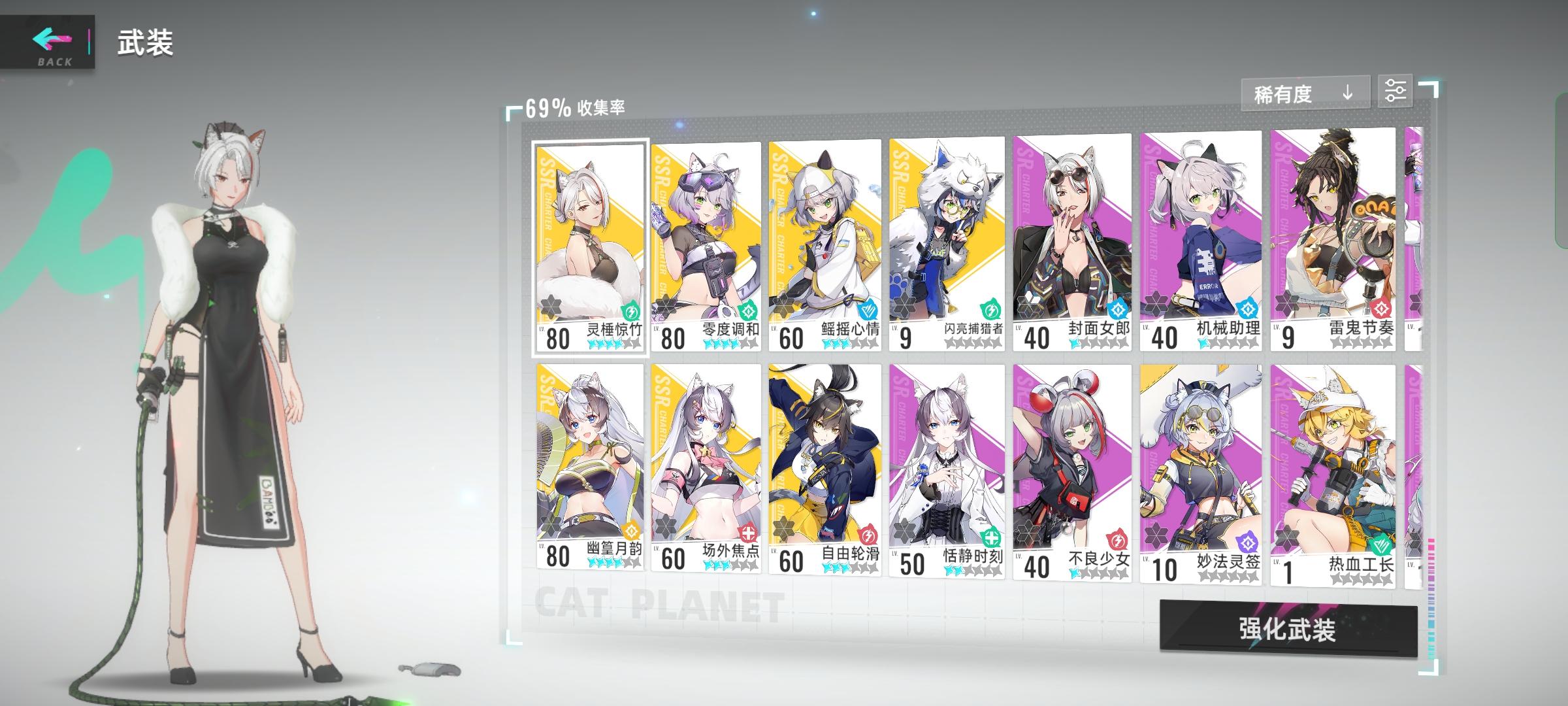Open the filter settings icon

click(1397, 92)
